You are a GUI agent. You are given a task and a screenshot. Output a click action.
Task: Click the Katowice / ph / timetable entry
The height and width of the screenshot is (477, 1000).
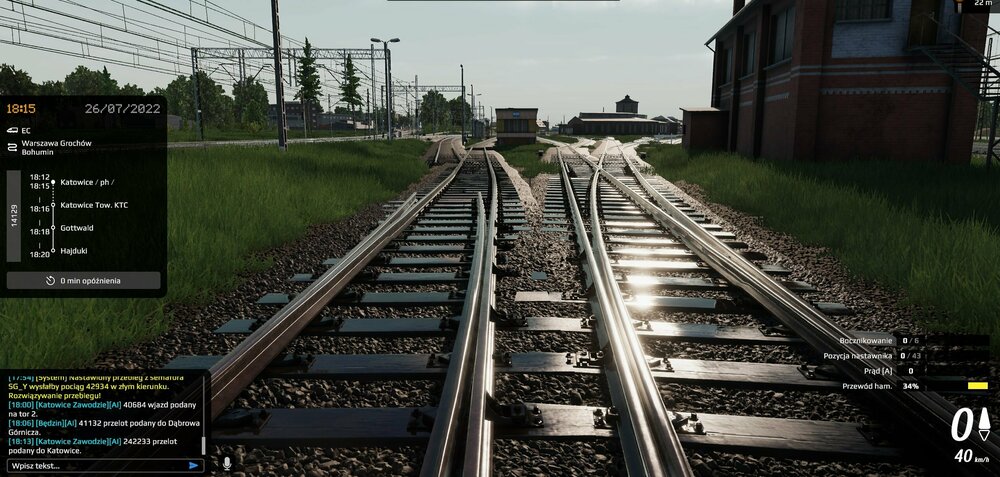click(x=87, y=182)
